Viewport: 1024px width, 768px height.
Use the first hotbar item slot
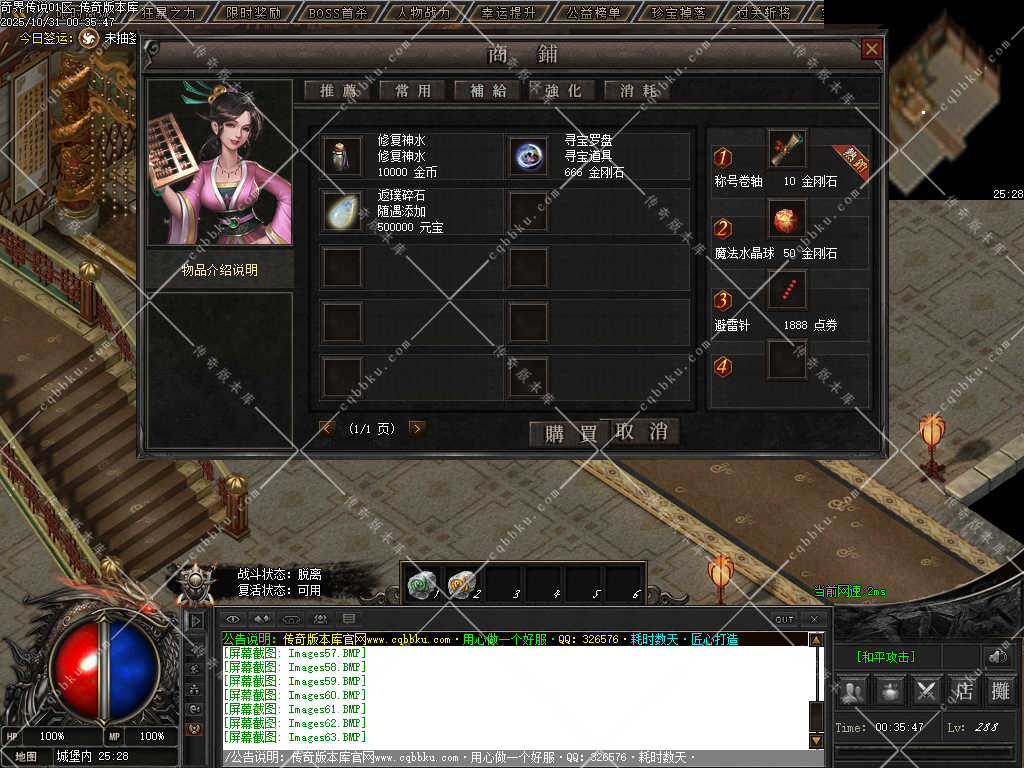[421, 585]
